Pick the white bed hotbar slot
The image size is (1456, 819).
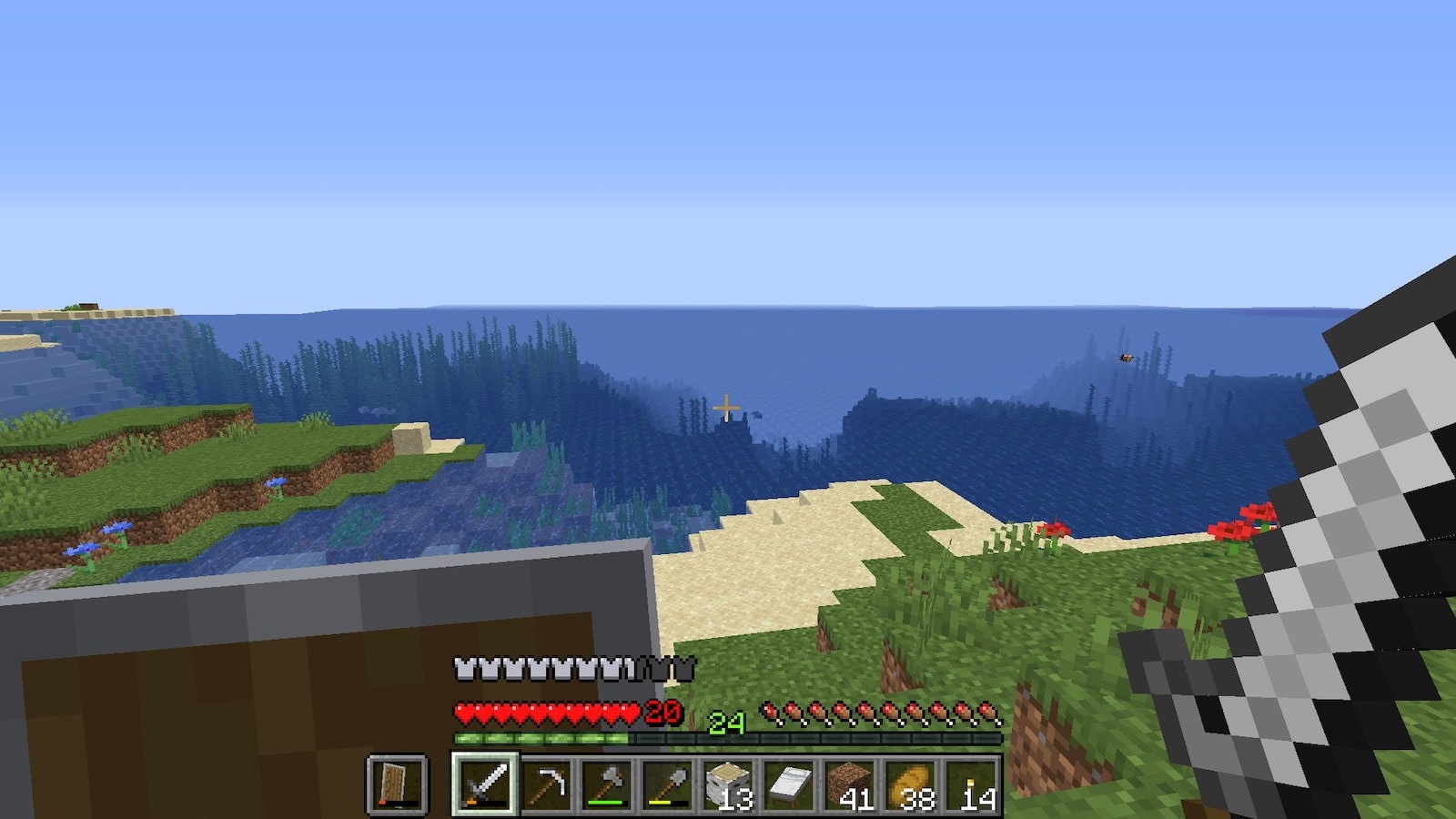tap(790, 784)
